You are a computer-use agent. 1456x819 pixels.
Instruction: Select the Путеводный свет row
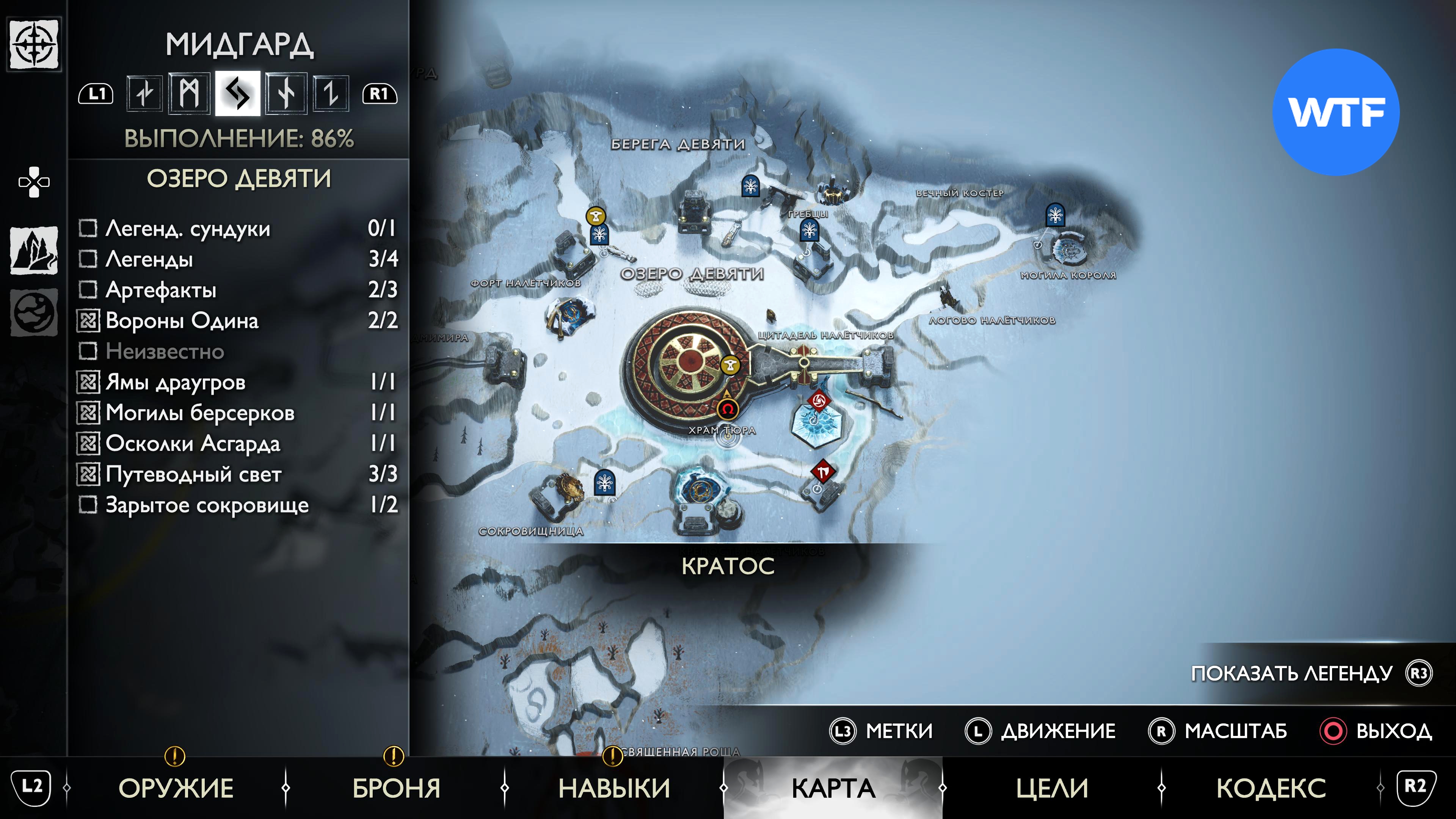point(237,474)
